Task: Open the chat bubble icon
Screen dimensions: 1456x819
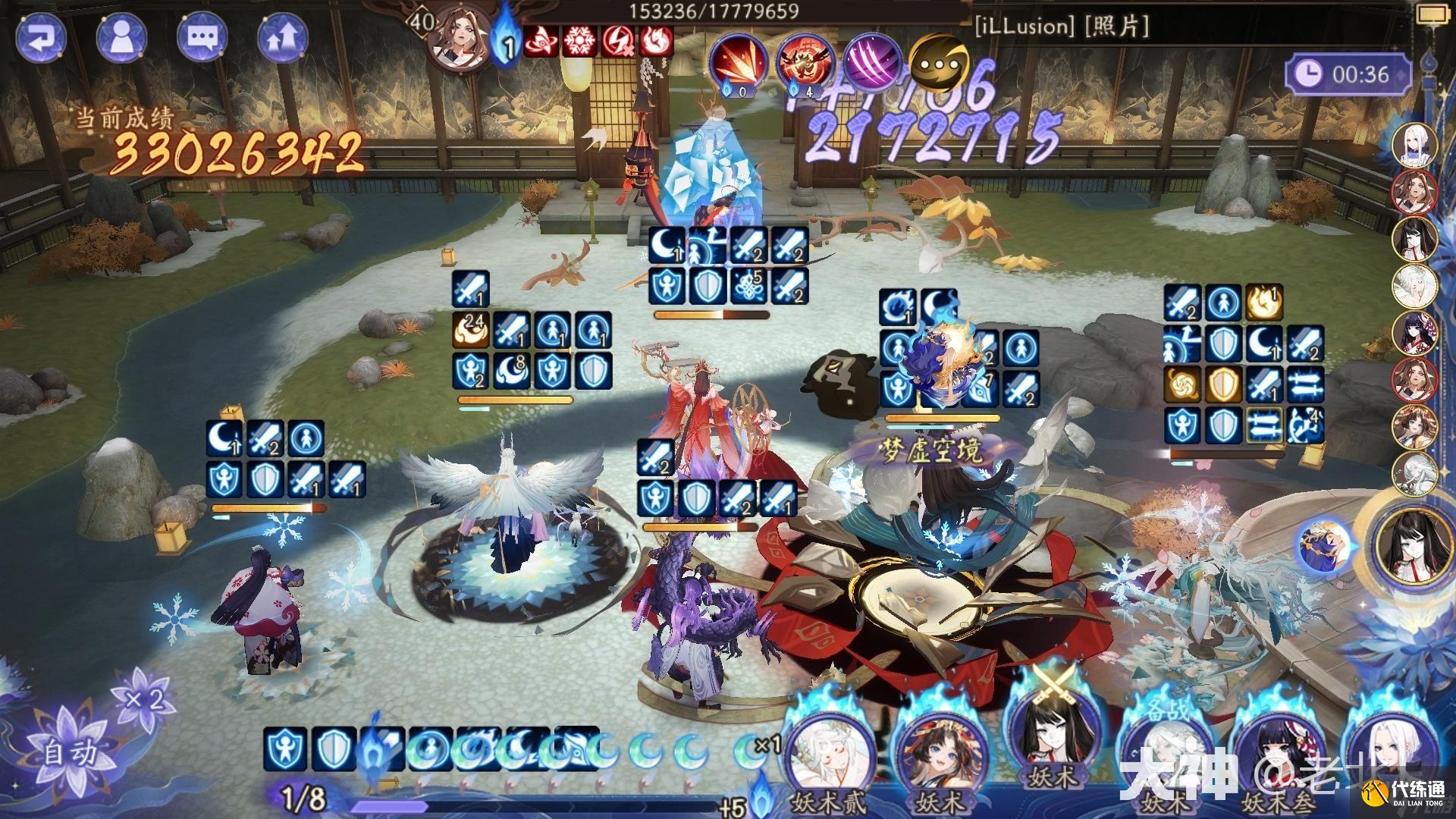Action: point(203,36)
